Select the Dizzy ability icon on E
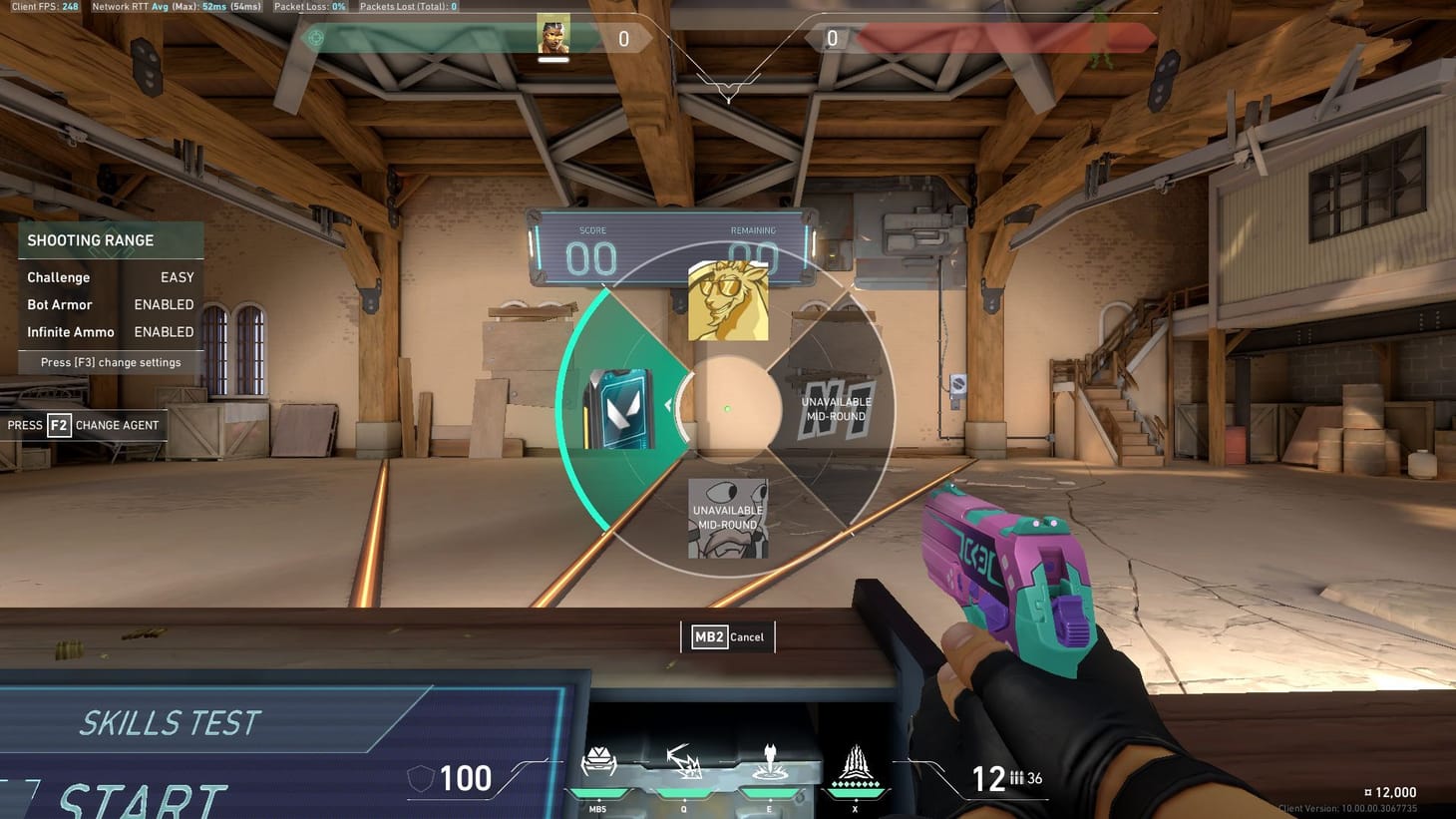 tap(768, 765)
